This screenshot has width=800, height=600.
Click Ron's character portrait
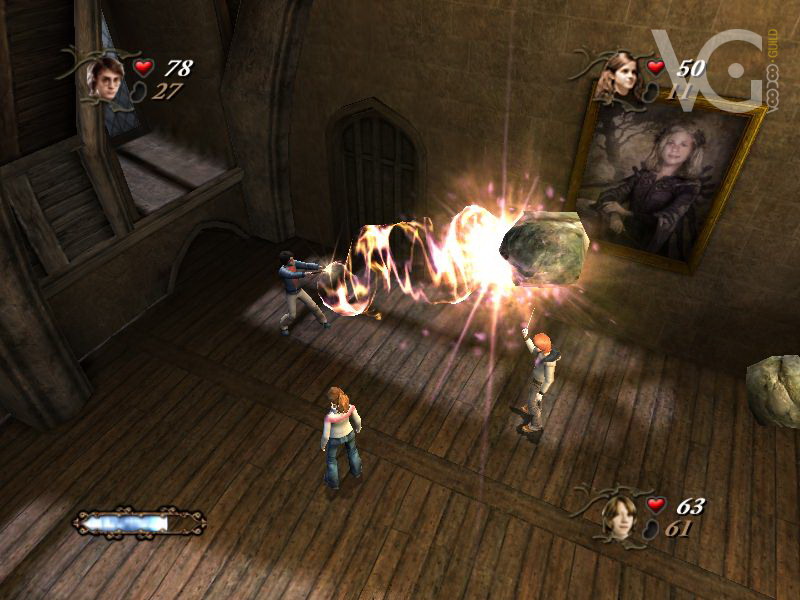click(x=620, y=516)
